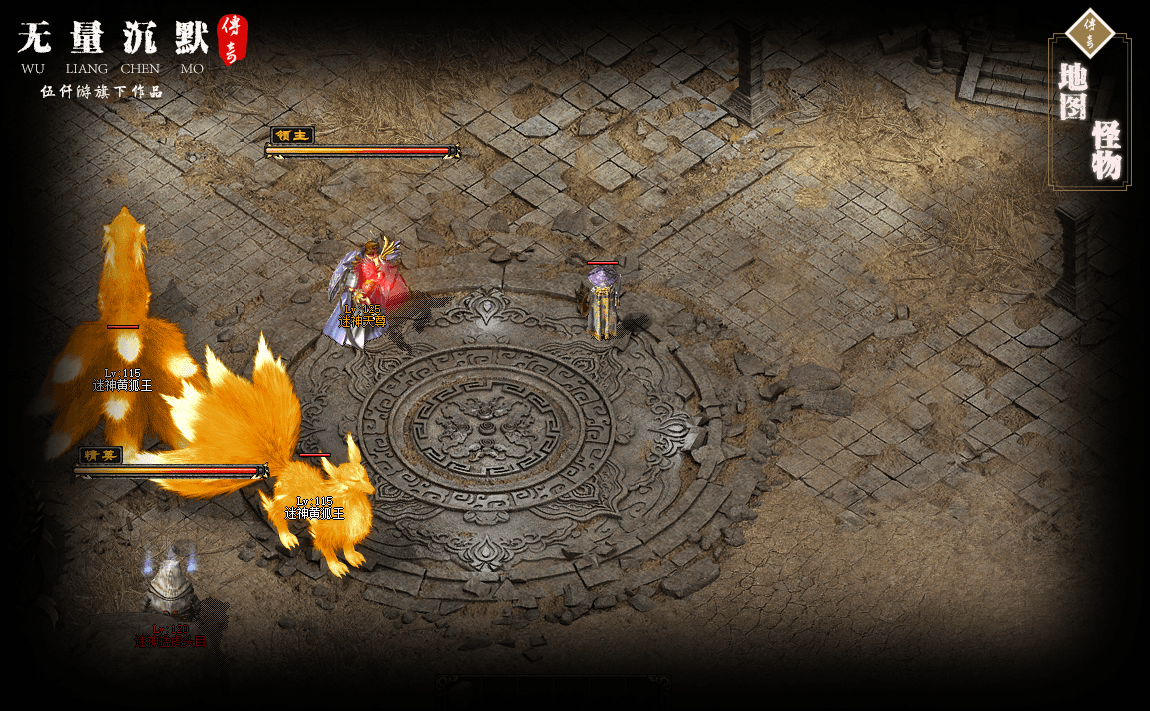The image size is (1150, 711).
Task: Open the 地图 (Map) section
Action: point(1073,92)
